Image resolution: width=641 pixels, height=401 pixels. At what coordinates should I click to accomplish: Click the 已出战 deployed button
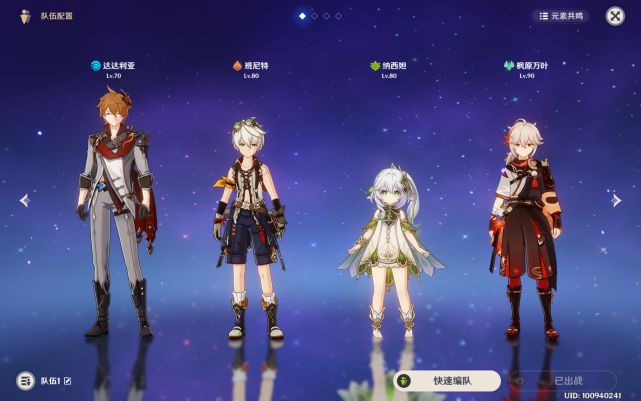[x=561, y=380]
